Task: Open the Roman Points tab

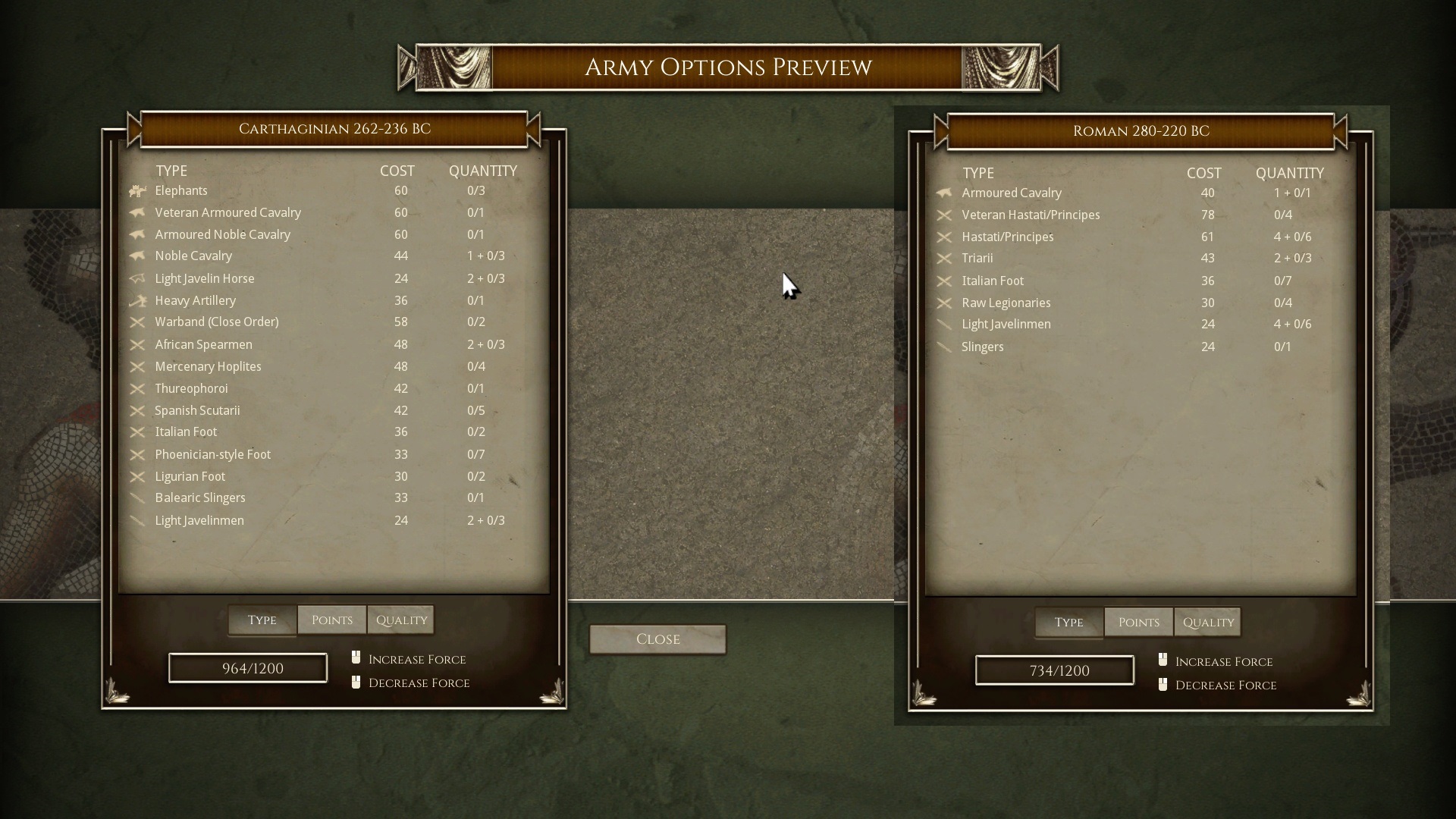Action: 1138,623
